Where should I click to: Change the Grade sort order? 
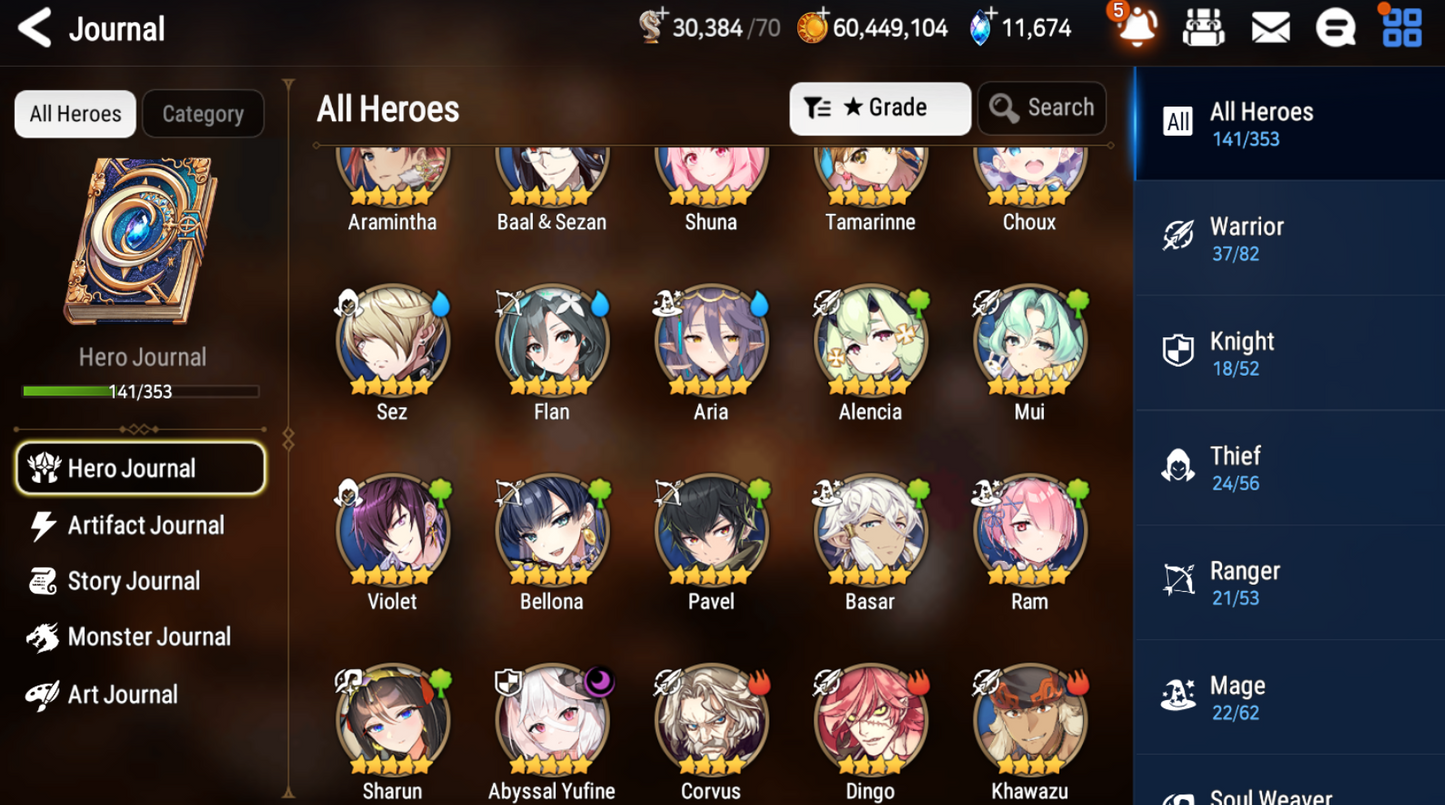click(x=879, y=108)
